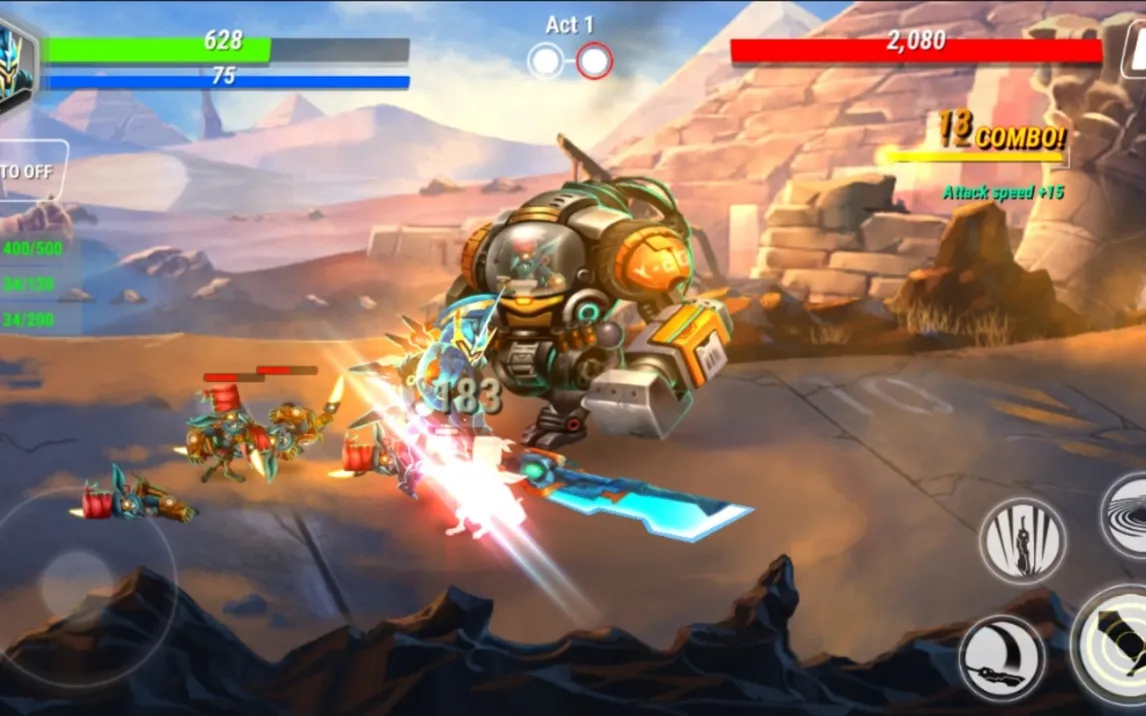Viewport: 1146px width, 716px height.
Task: Toggle the AUTO OFF auto-battle button
Action: coord(30,171)
